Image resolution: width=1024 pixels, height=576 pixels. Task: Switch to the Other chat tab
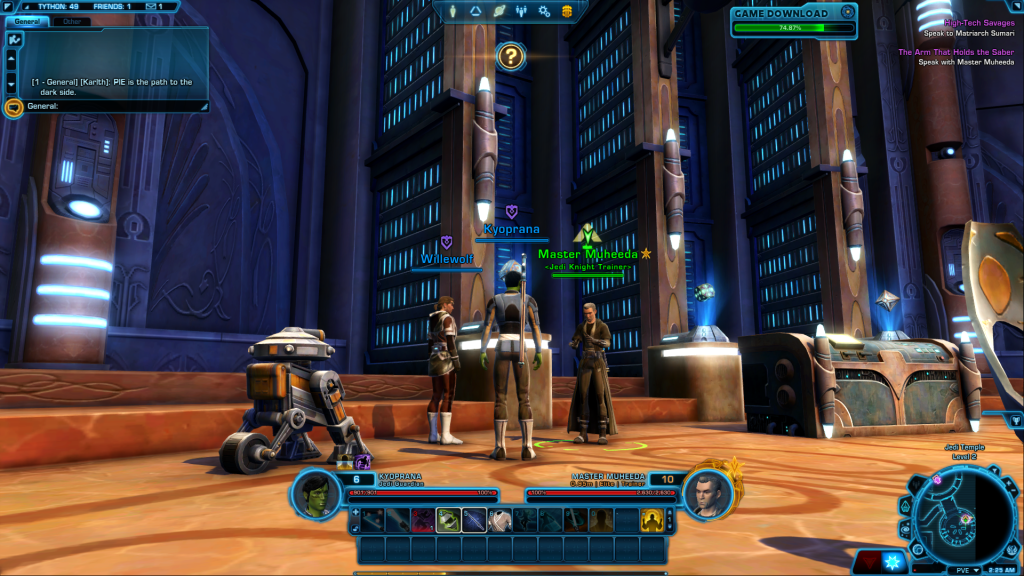(x=70, y=20)
